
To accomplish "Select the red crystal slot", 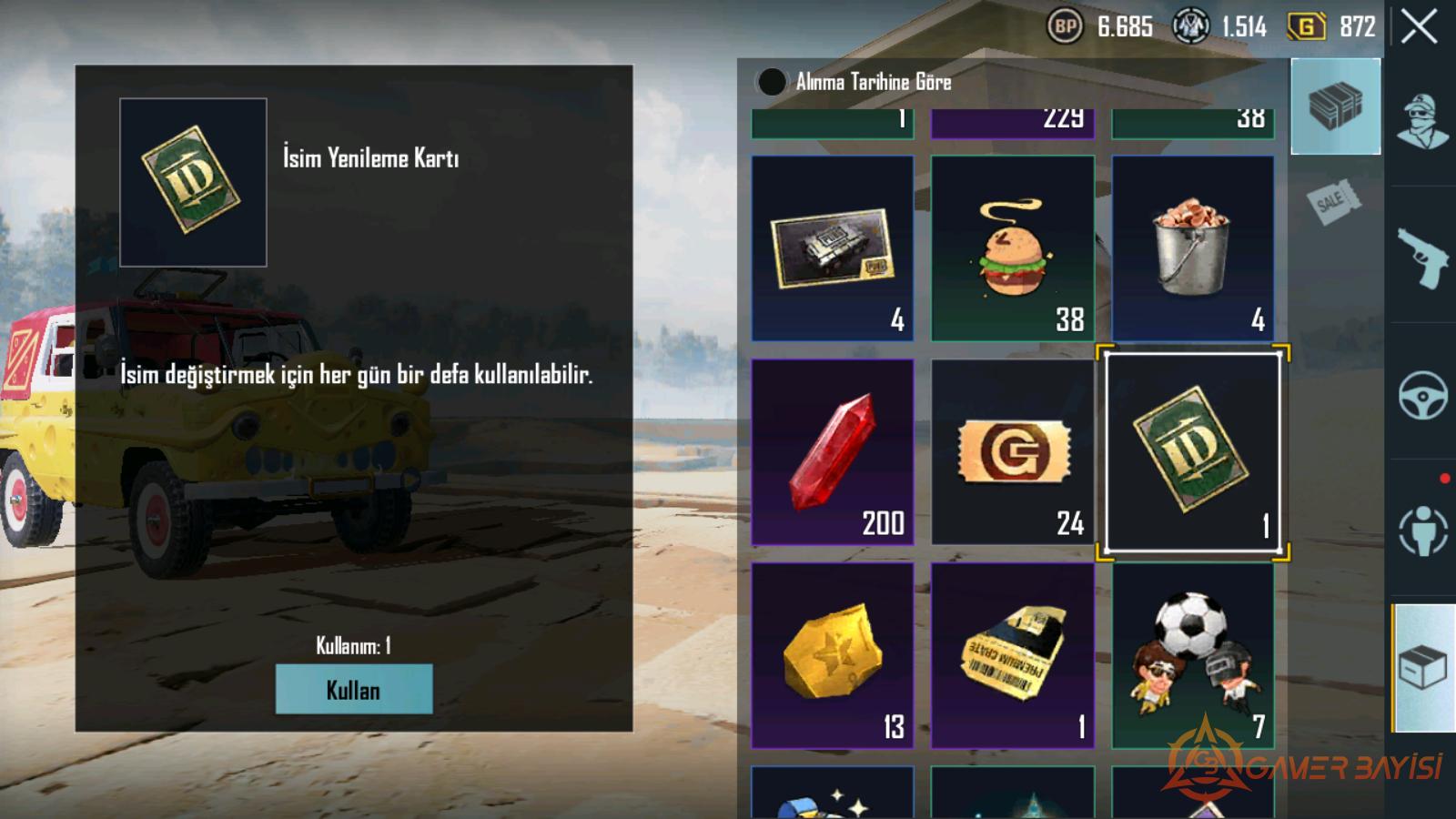I will pyautogui.click(x=832, y=451).
